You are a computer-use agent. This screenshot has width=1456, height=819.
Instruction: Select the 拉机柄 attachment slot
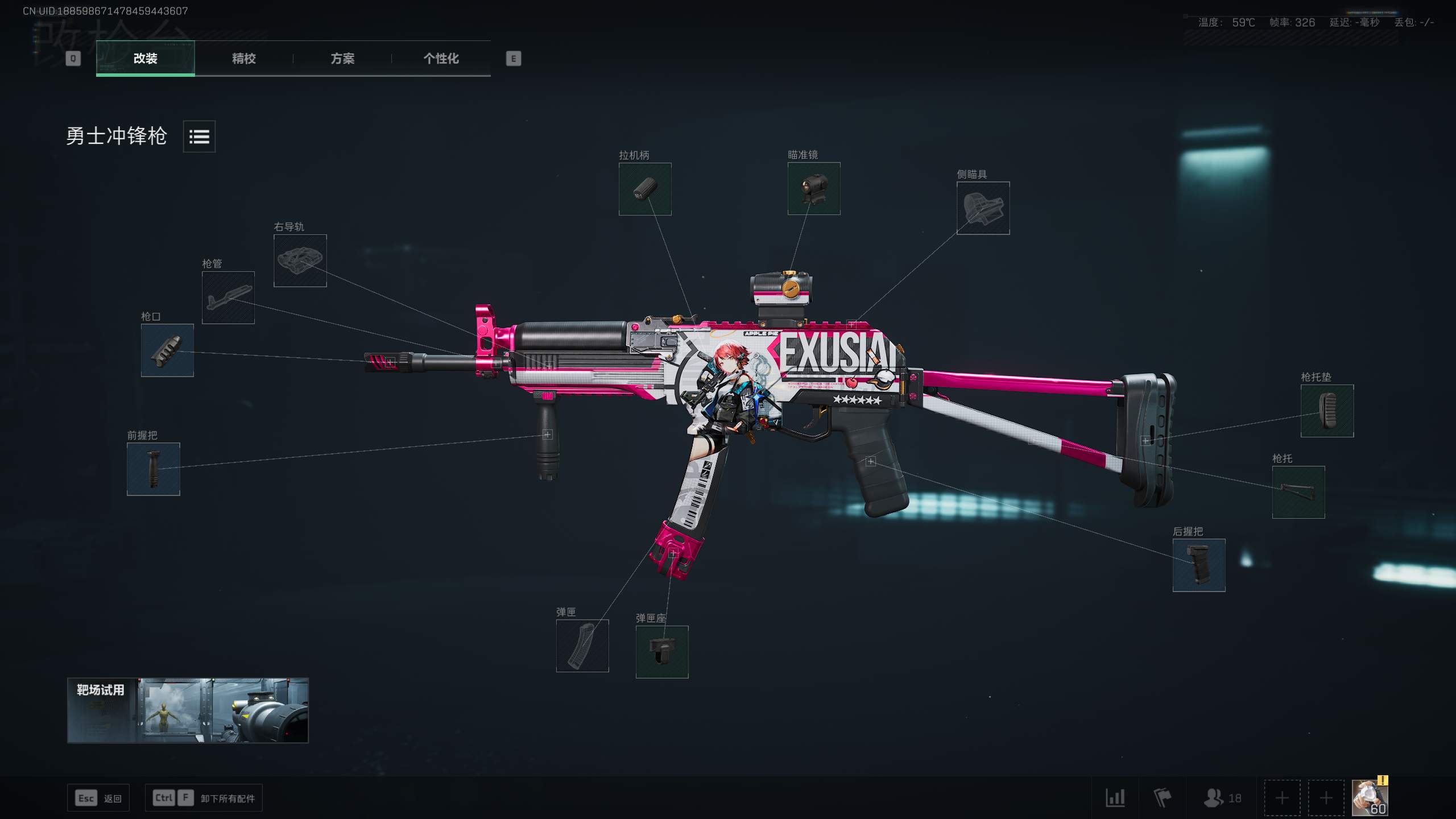(645, 189)
